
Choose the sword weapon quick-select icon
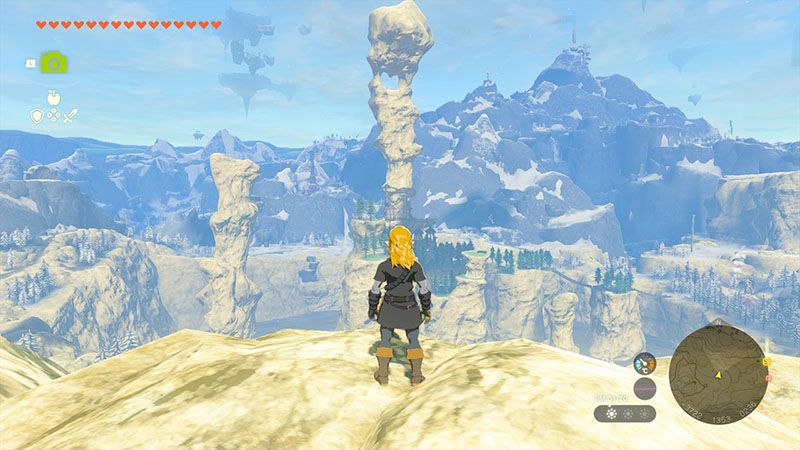[x=71, y=116]
